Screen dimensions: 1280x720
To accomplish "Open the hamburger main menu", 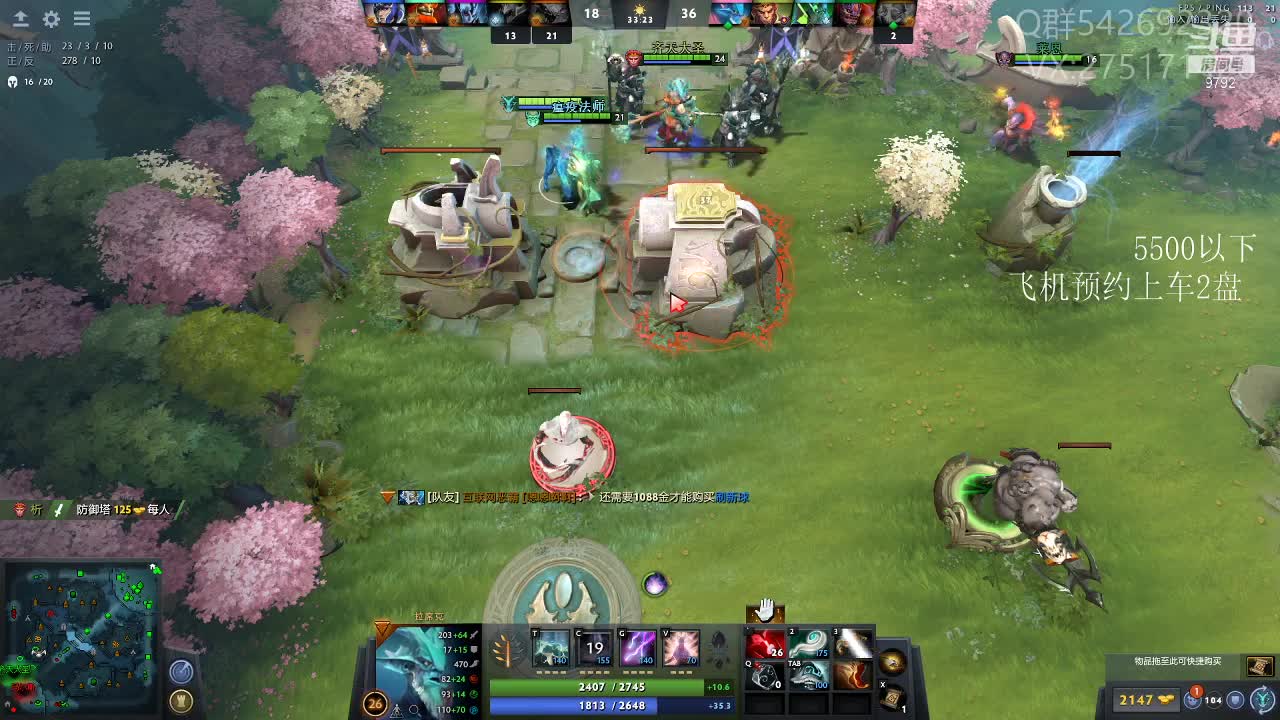I will click(82, 19).
